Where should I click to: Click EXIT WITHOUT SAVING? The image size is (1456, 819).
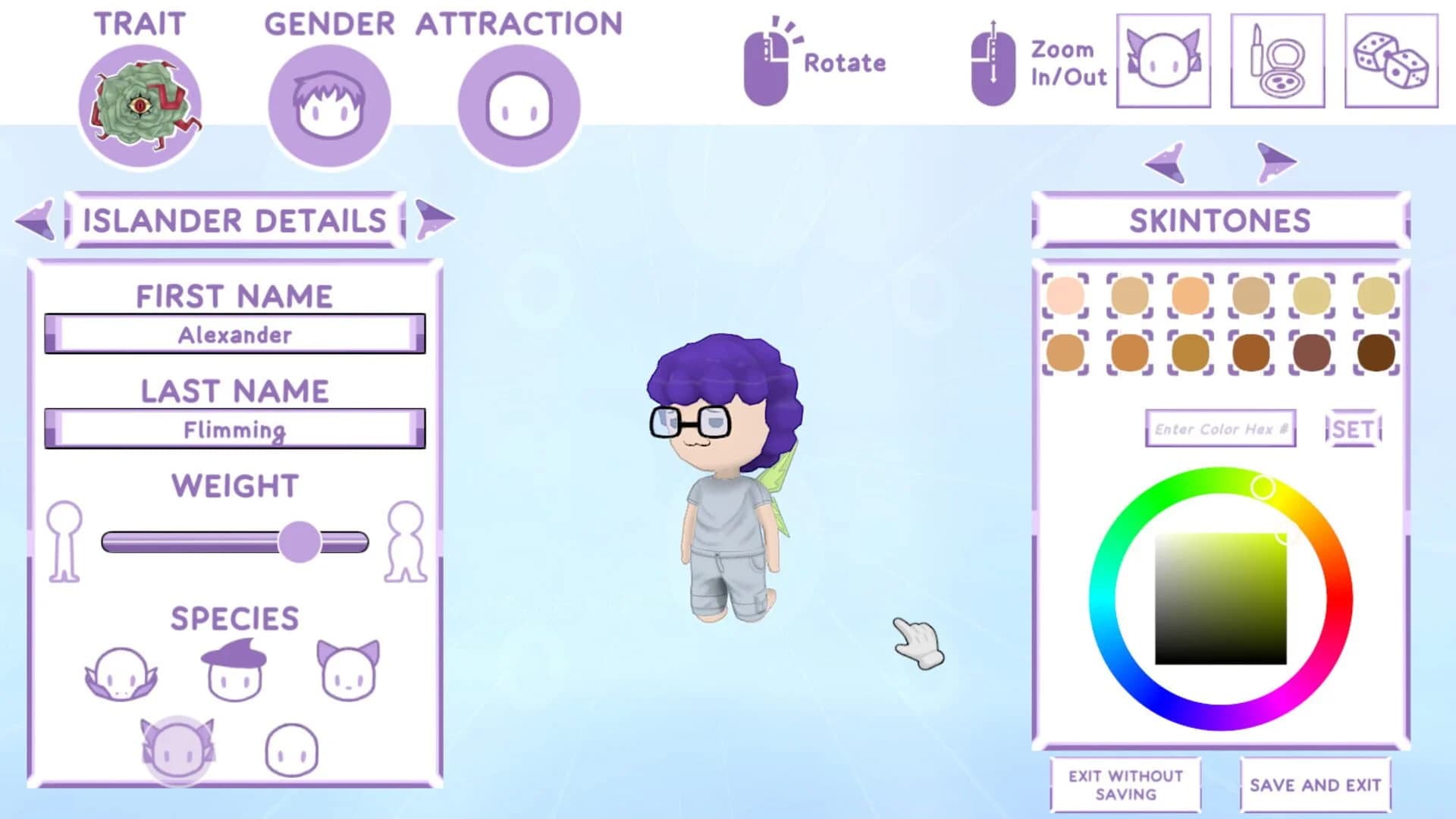click(x=1124, y=784)
